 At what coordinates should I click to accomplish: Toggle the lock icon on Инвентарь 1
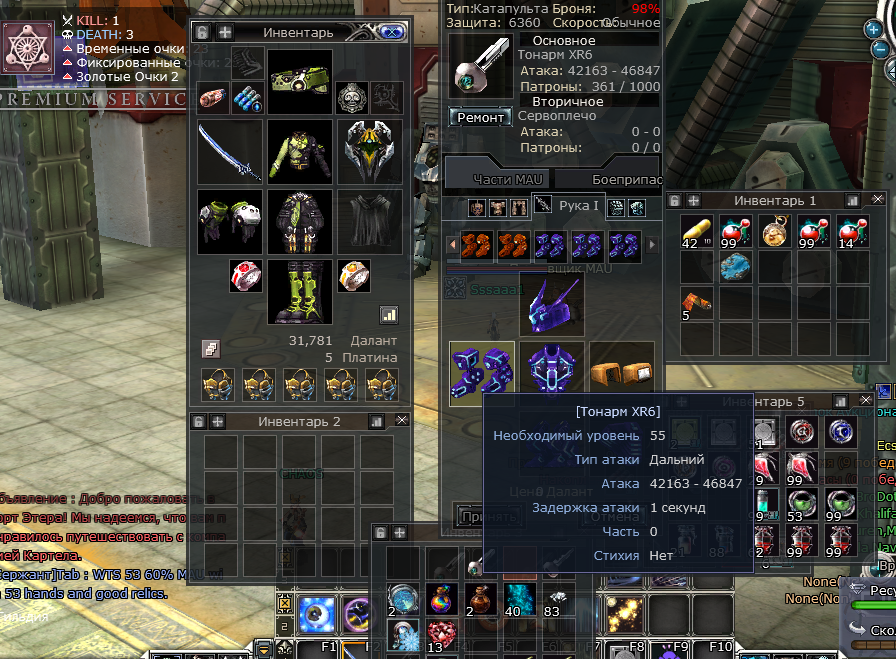click(675, 200)
